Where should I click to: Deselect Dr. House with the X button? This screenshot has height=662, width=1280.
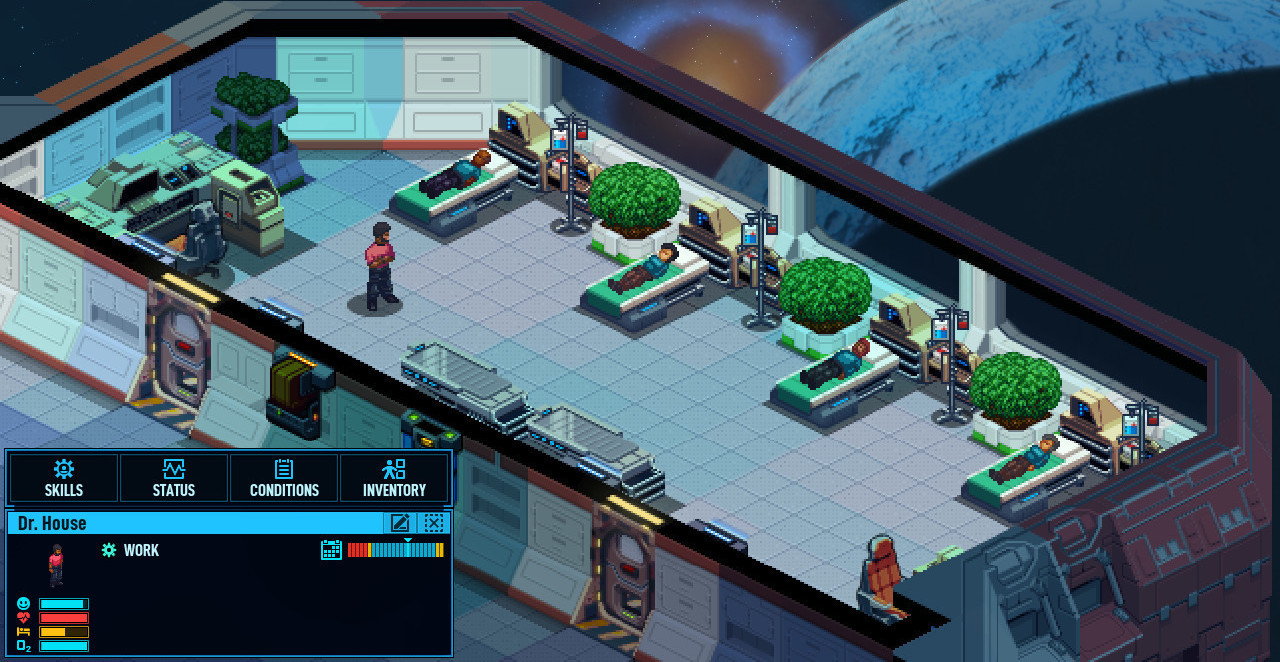(x=433, y=522)
